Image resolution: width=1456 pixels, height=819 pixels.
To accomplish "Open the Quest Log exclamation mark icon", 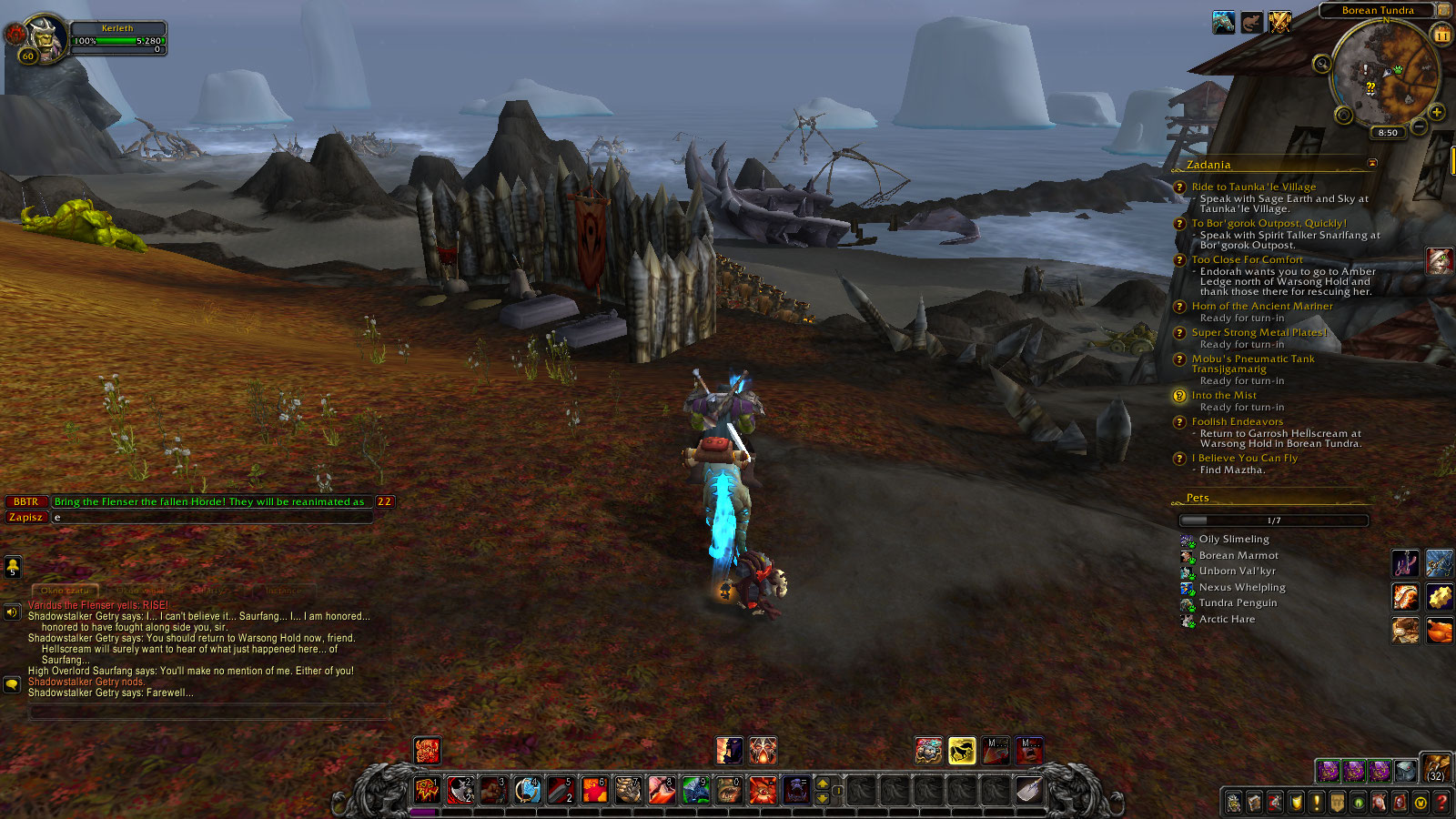I will [x=1316, y=801].
